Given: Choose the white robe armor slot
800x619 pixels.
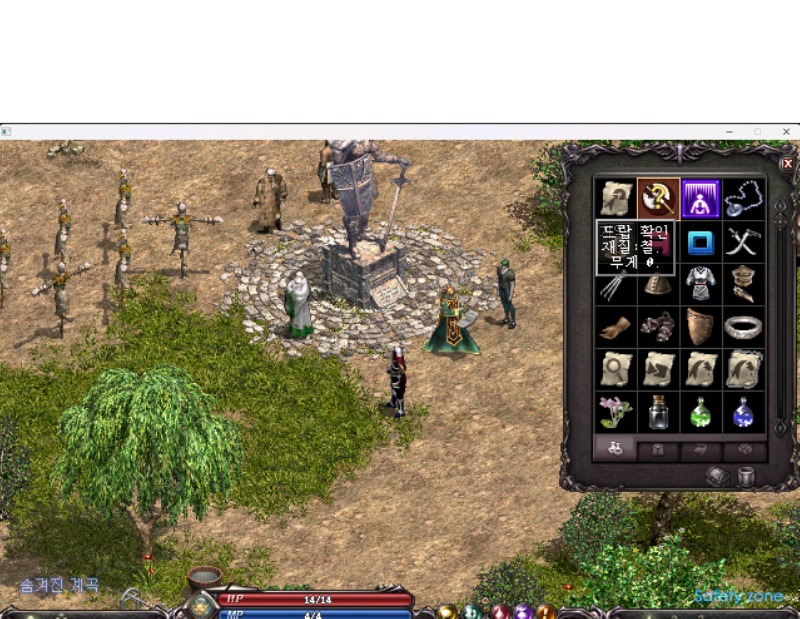Looking at the screenshot, I should click(700, 284).
